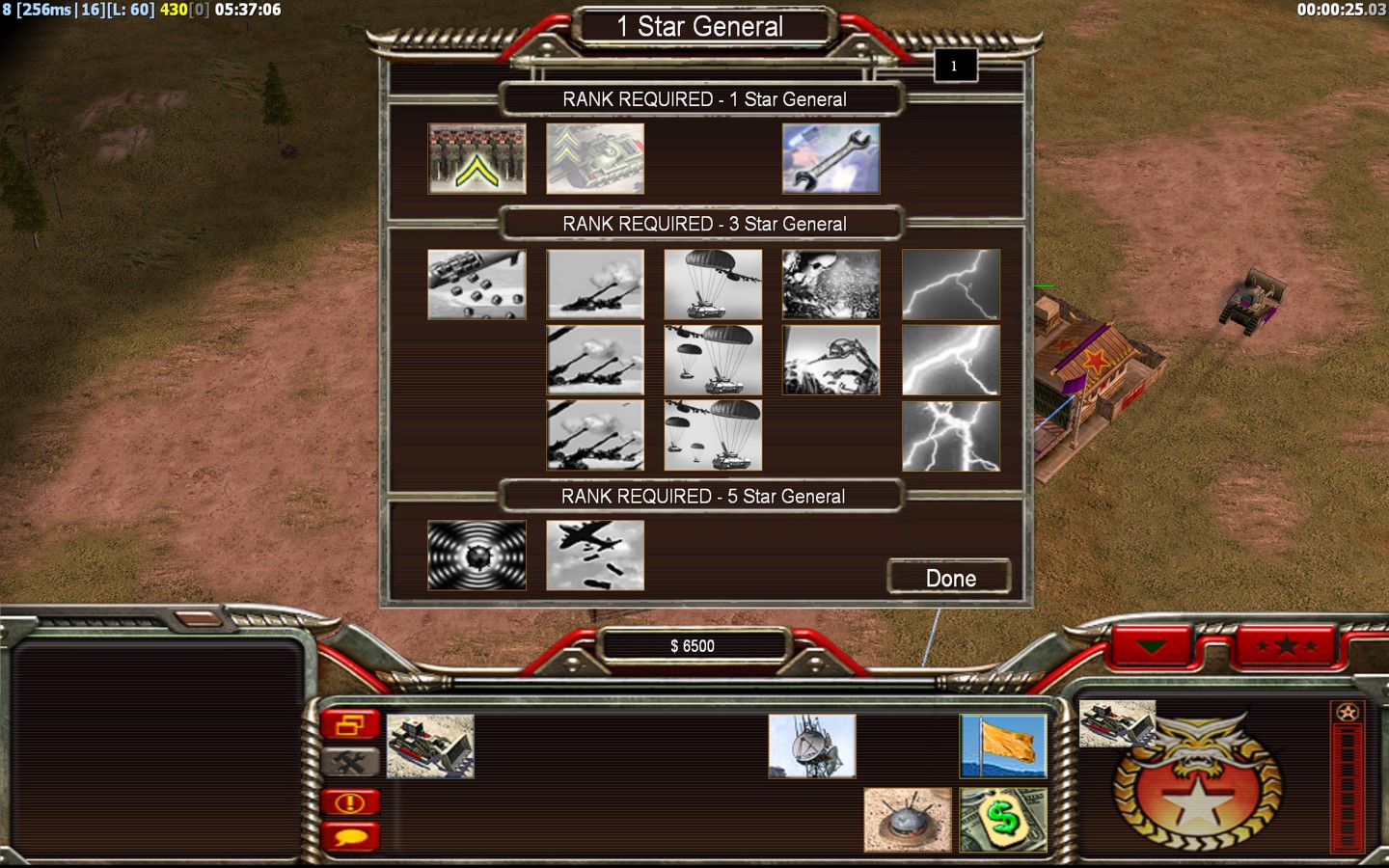Select the land mine command icon

(907, 820)
